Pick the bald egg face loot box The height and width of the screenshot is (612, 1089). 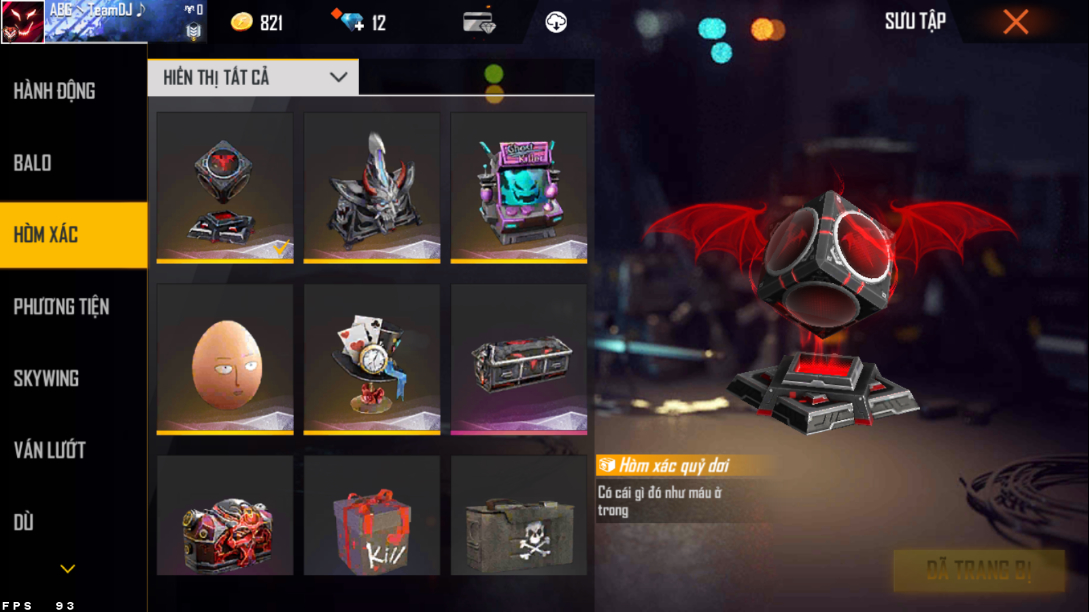click(224, 358)
